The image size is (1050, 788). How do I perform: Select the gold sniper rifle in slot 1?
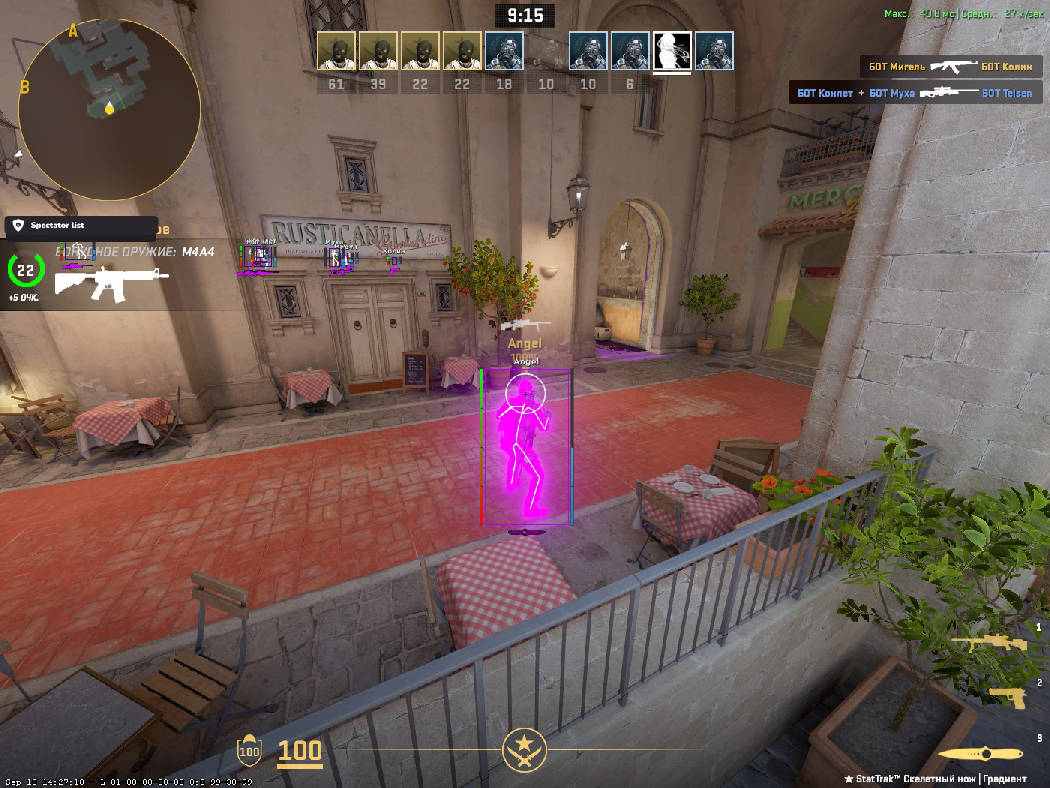983,642
